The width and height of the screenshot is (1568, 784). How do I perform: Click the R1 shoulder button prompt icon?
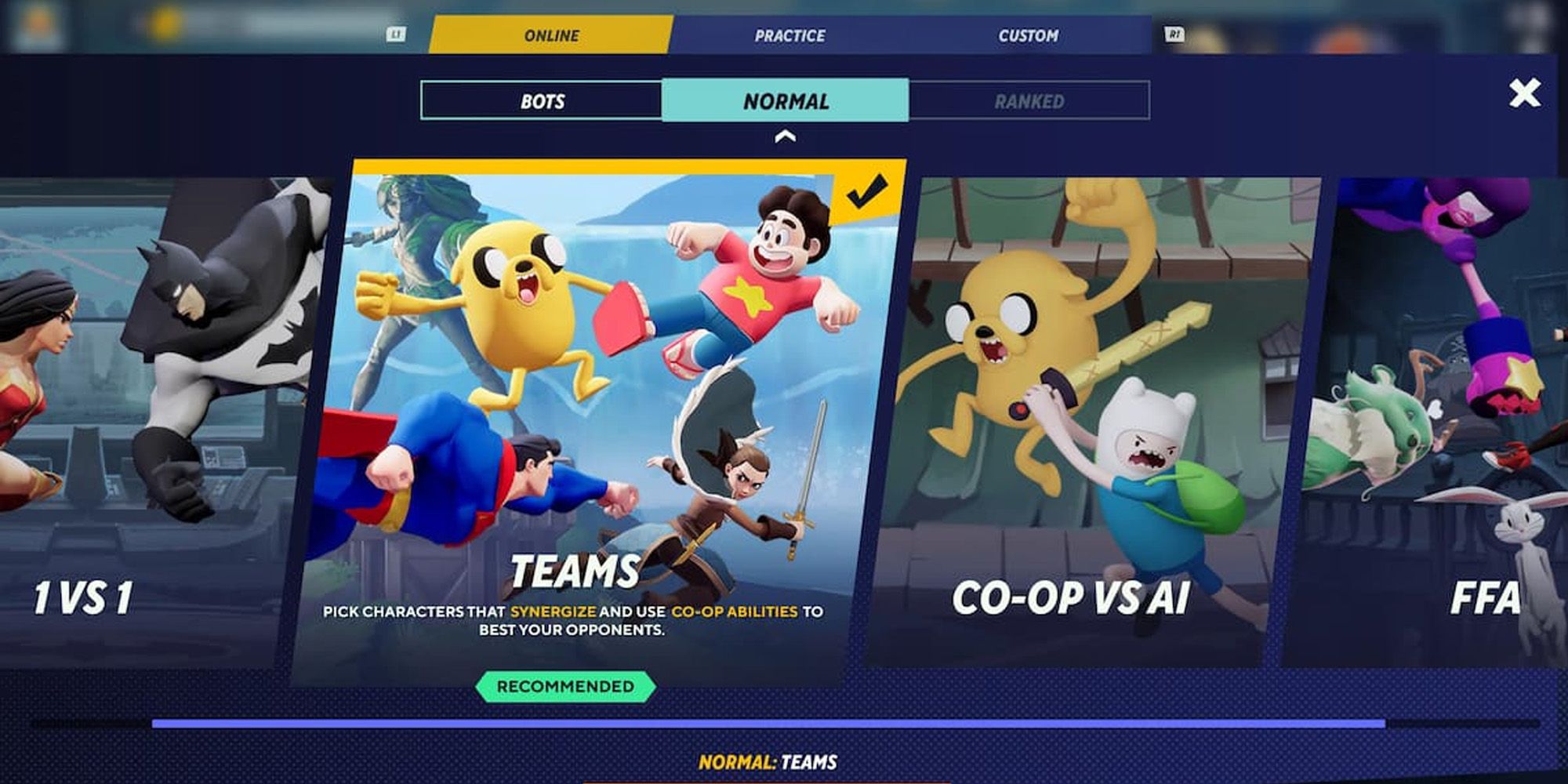1174,33
